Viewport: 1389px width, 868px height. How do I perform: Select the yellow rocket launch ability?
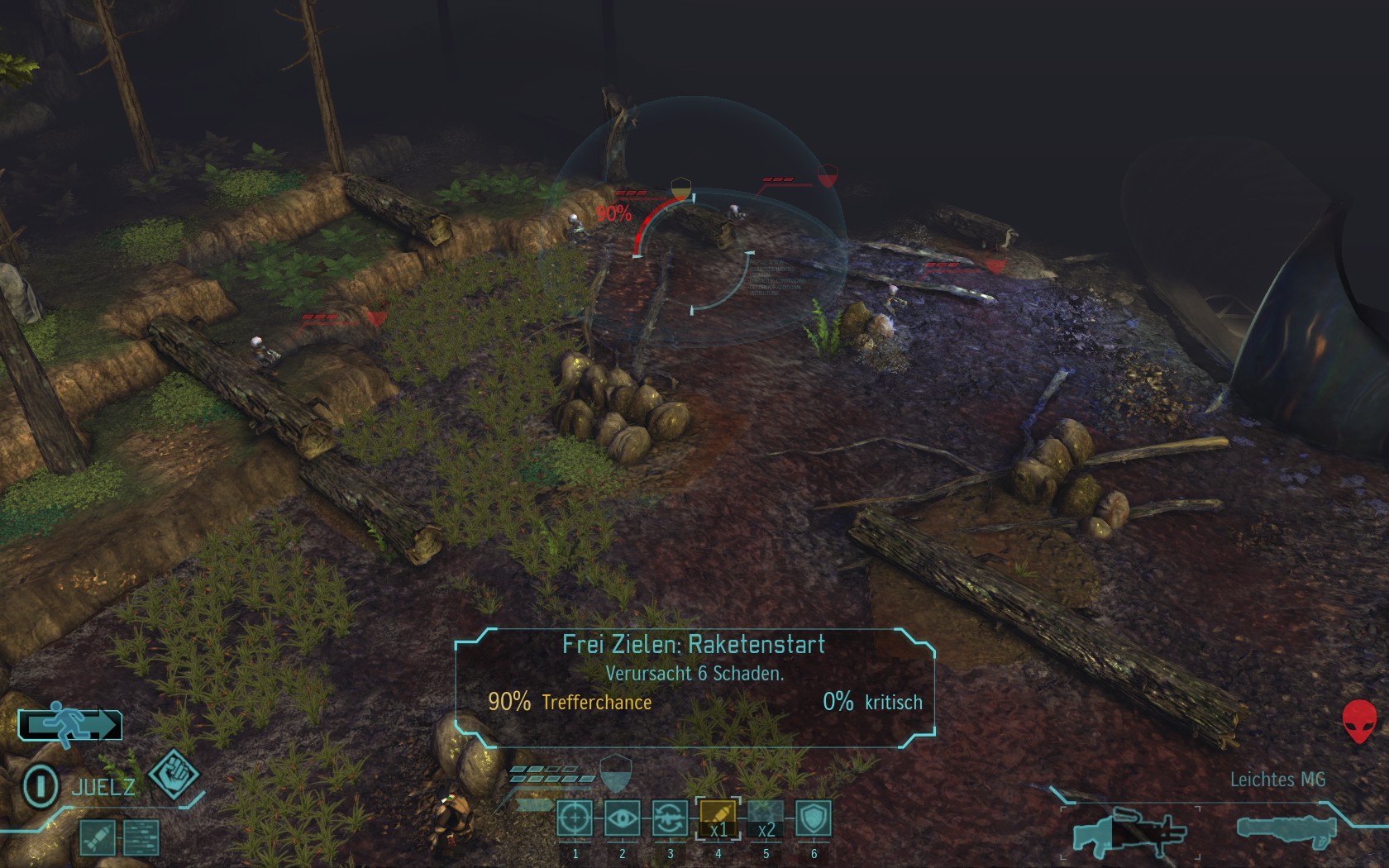point(718,819)
